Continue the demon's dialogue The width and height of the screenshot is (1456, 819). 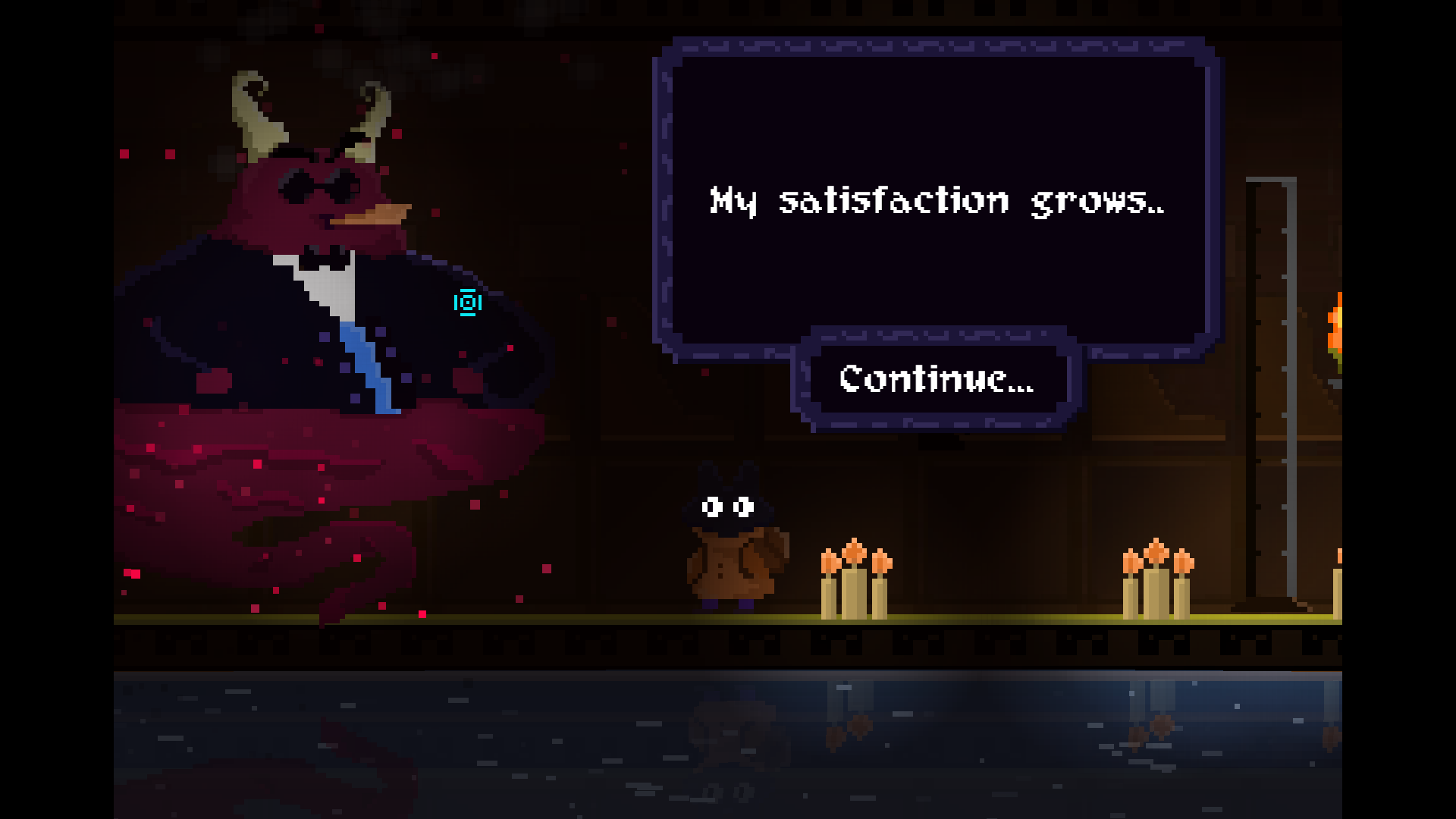937,379
